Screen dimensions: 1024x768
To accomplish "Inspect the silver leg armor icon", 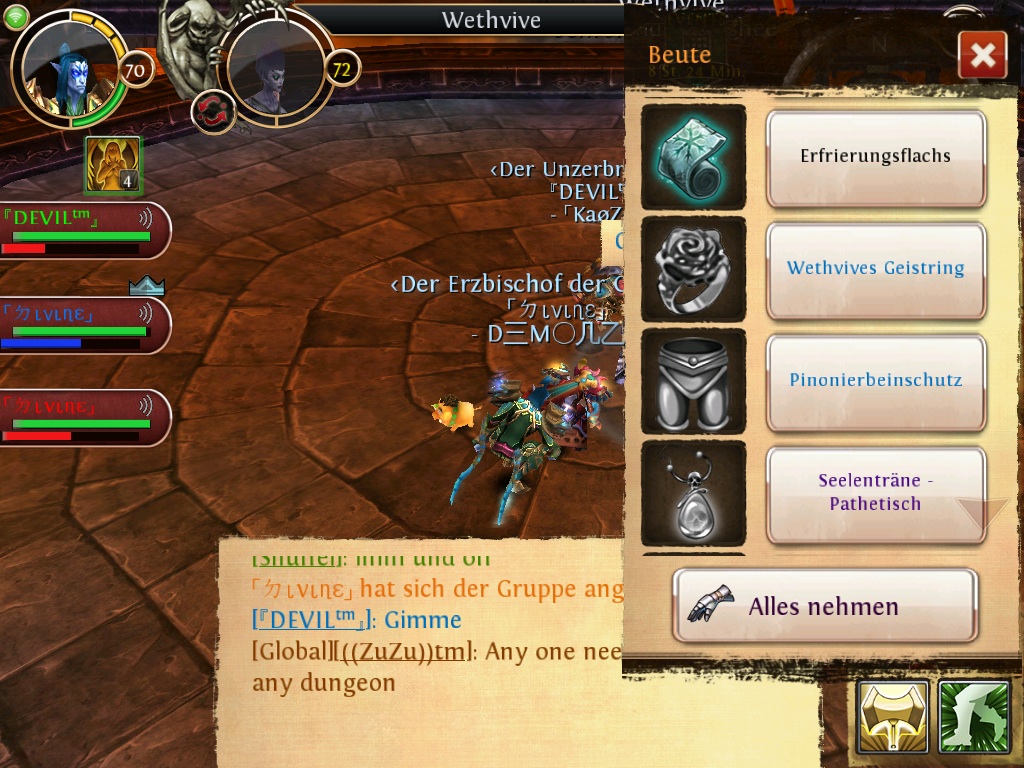I will tap(693, 380).
